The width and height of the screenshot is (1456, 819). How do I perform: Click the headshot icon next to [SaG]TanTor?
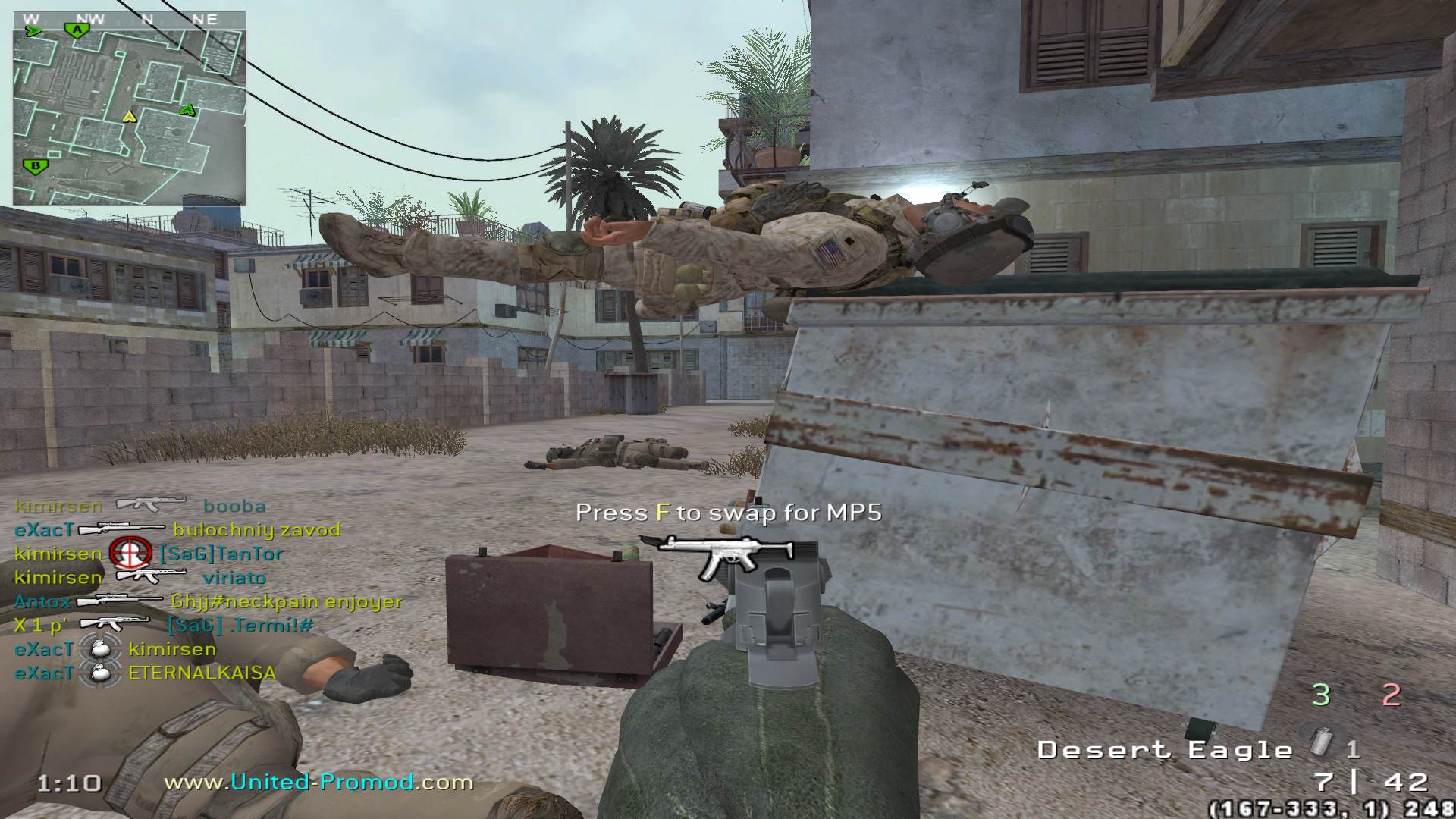point(130,554)
